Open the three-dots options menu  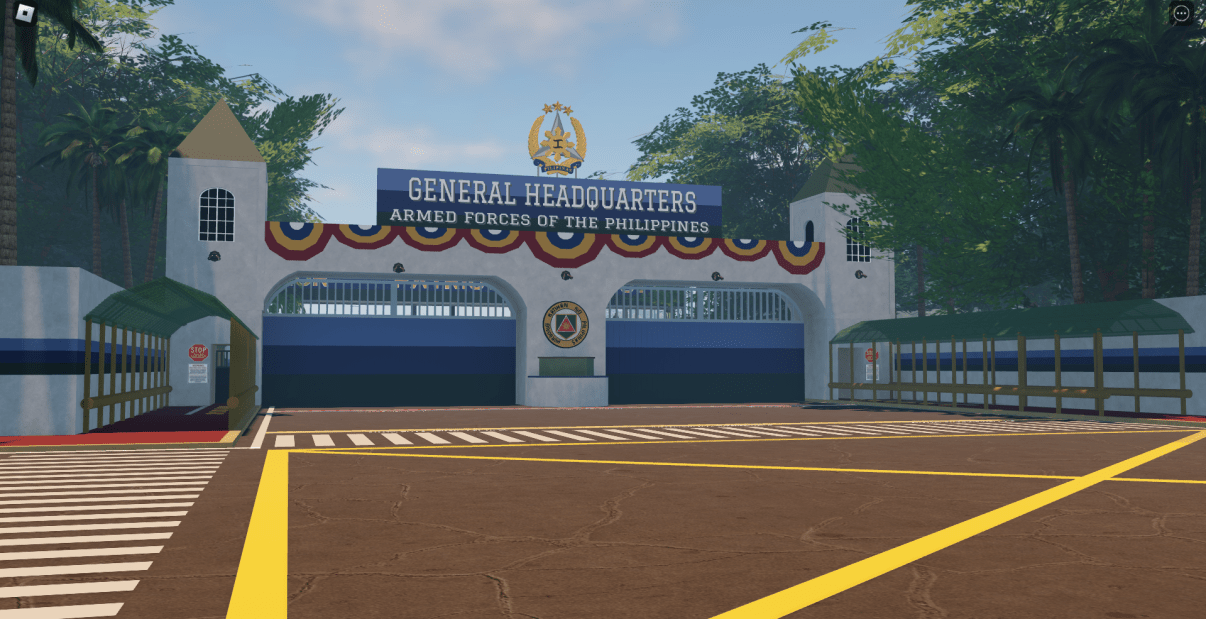[x=1181, y=14]
